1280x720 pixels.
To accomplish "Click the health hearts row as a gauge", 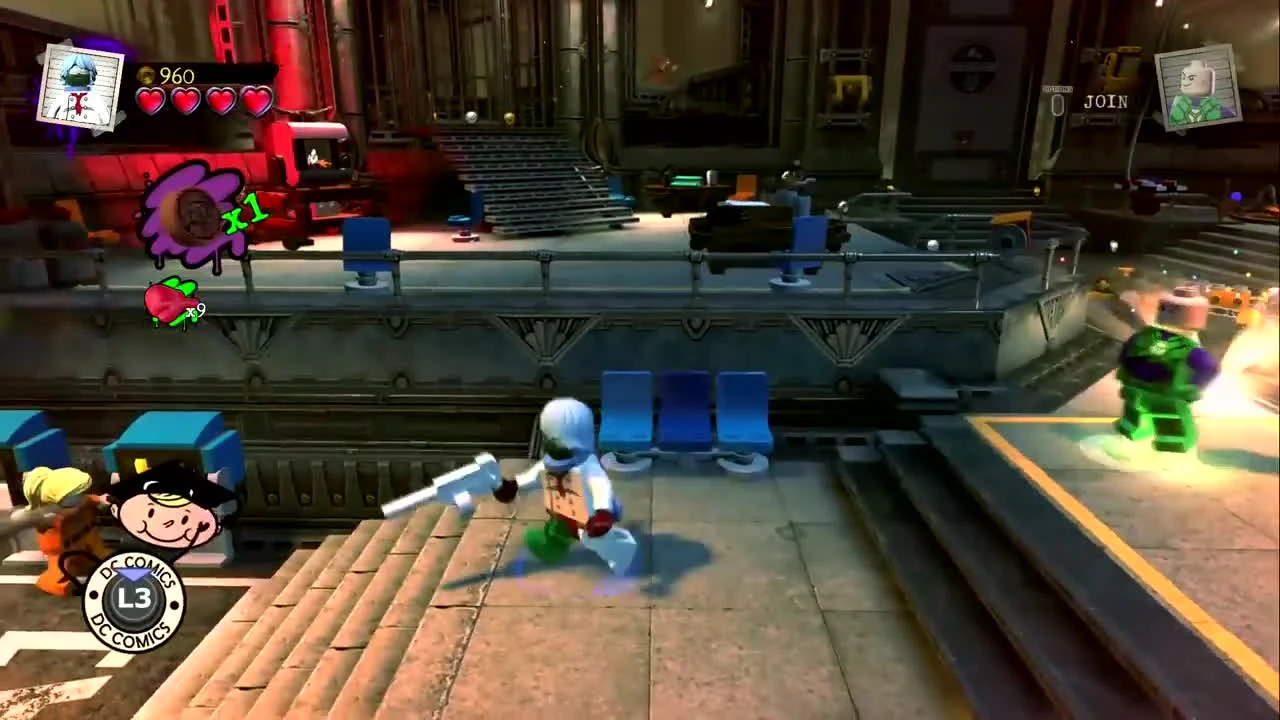I will pos(203,99).
